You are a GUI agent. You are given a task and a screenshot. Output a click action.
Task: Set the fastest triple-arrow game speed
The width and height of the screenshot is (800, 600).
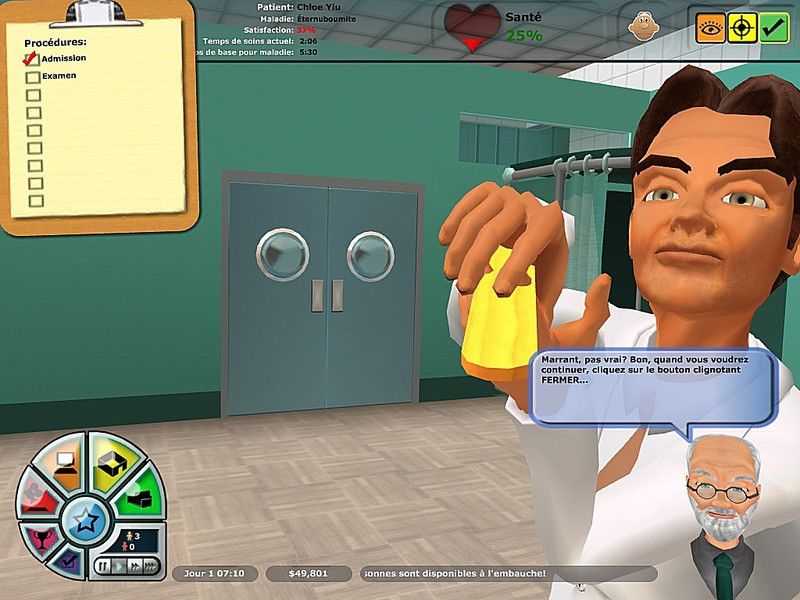point(150,566)
